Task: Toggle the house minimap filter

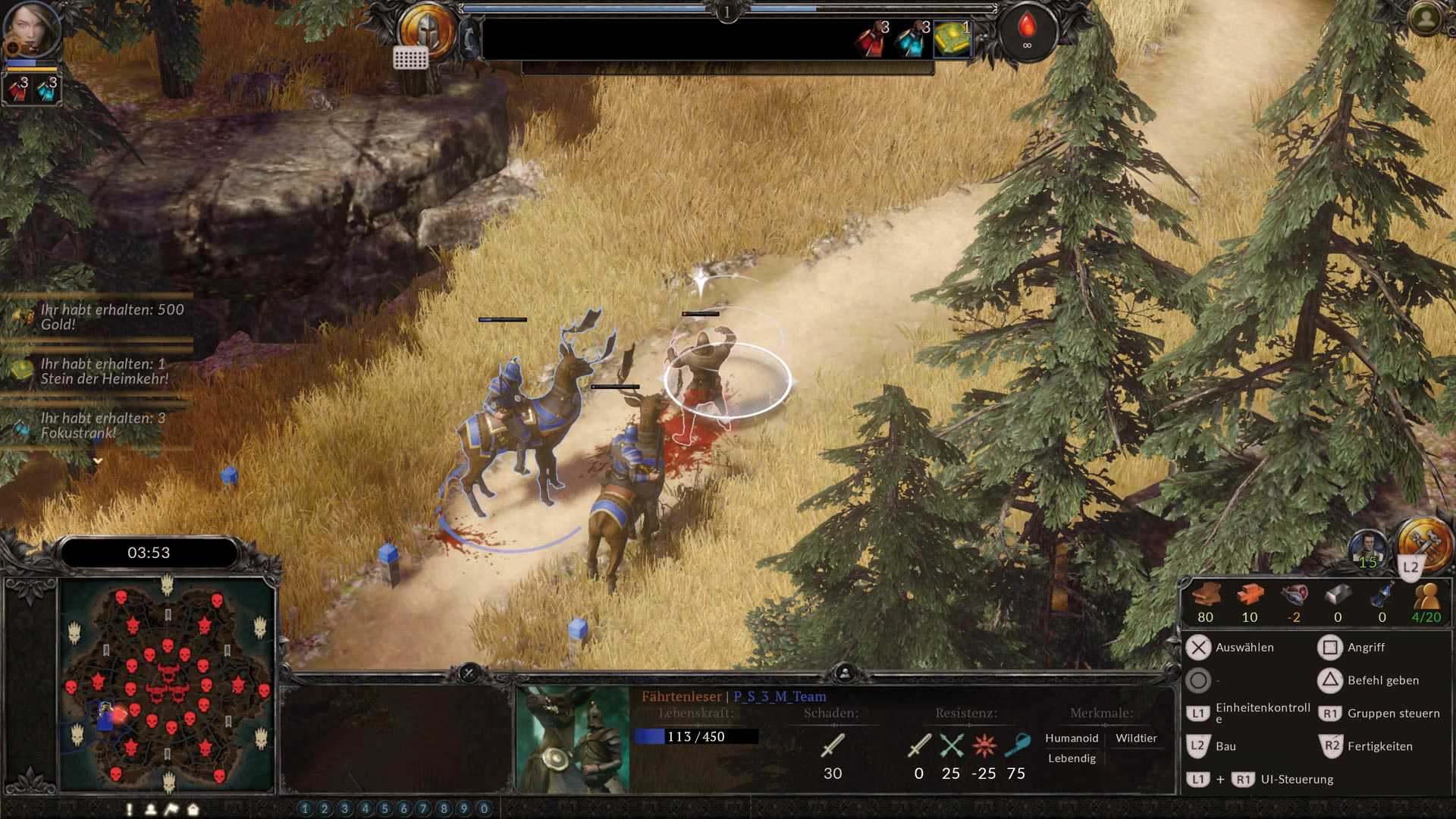Action: (x=193, y=809)
